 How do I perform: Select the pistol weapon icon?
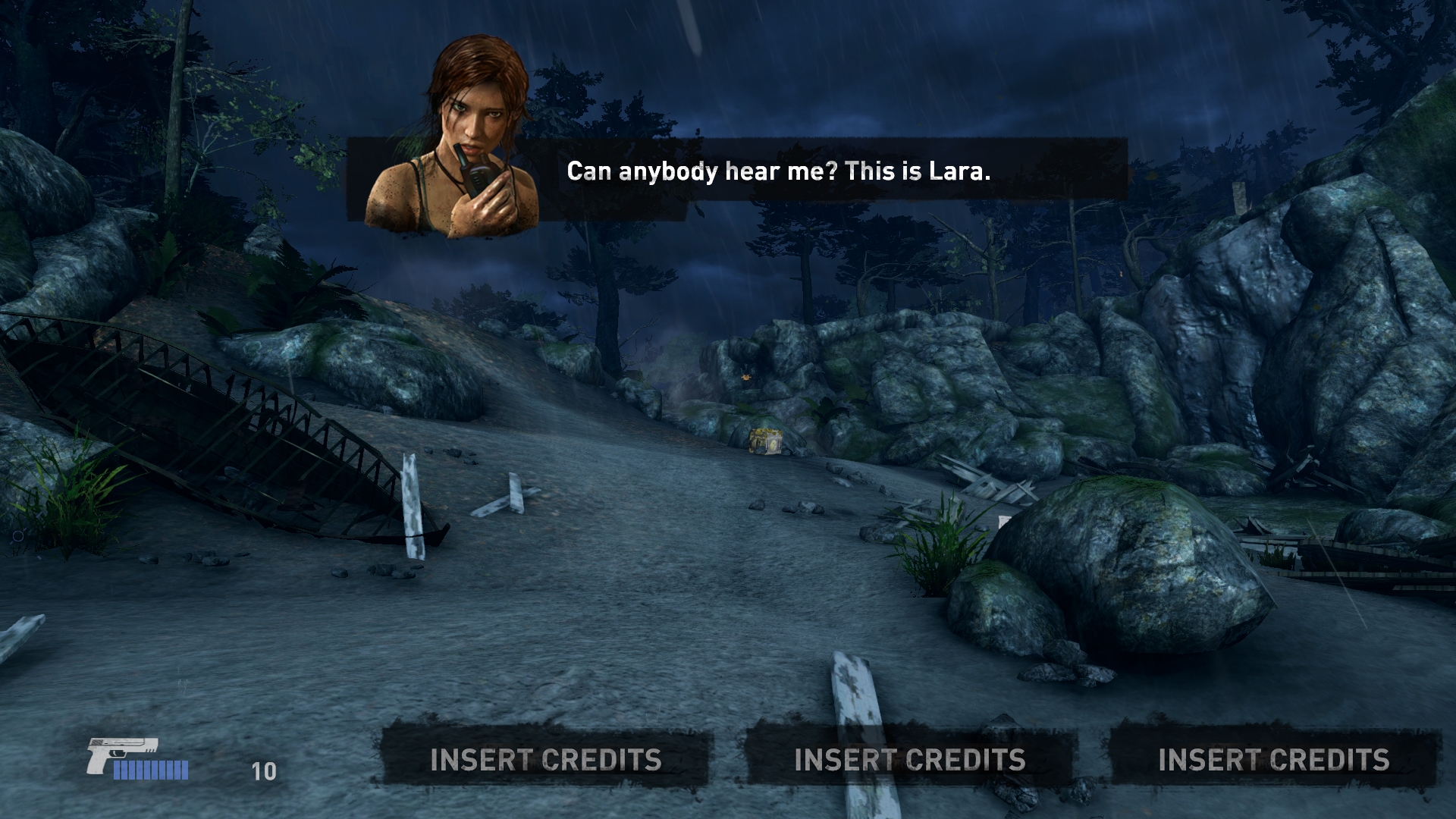(x=121, y=754)
